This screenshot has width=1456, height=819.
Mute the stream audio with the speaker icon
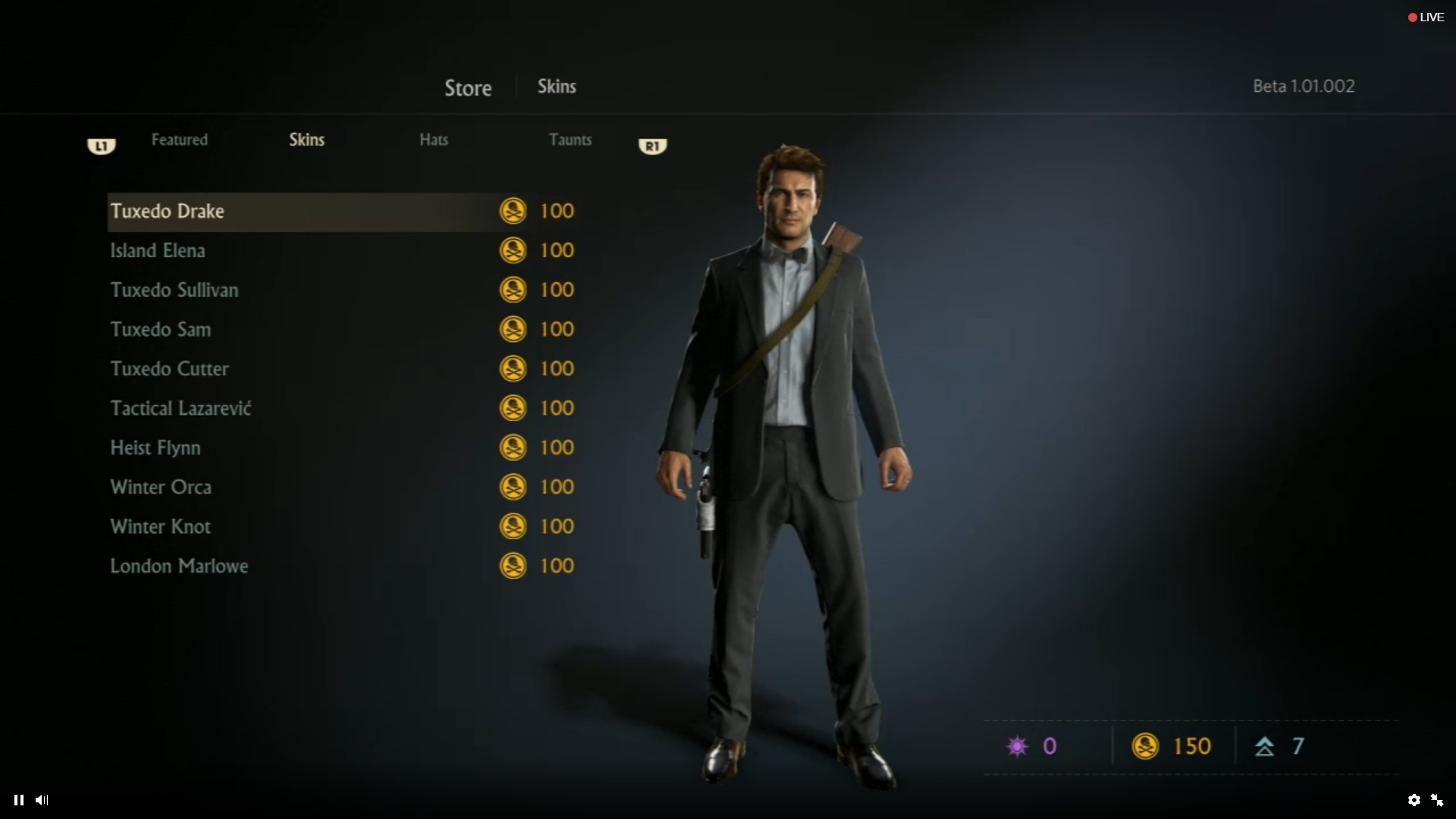[42, 800]
